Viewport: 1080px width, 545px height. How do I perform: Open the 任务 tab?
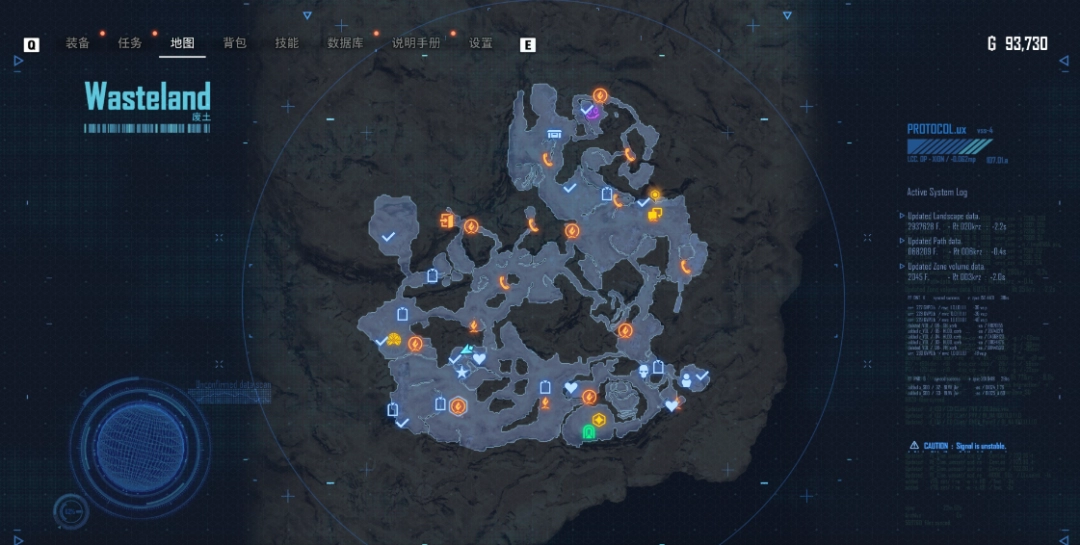130,43
